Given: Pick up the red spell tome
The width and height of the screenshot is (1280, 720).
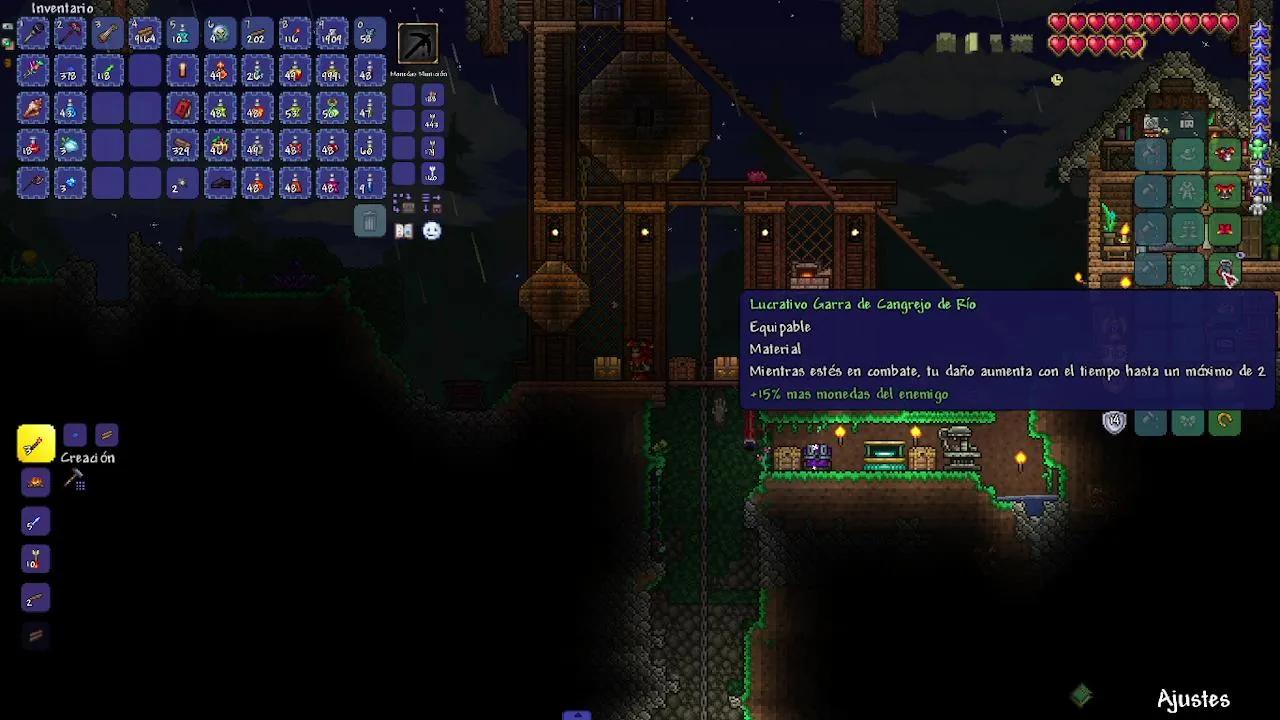Looking at the screenshot, I should pos(182,109).
